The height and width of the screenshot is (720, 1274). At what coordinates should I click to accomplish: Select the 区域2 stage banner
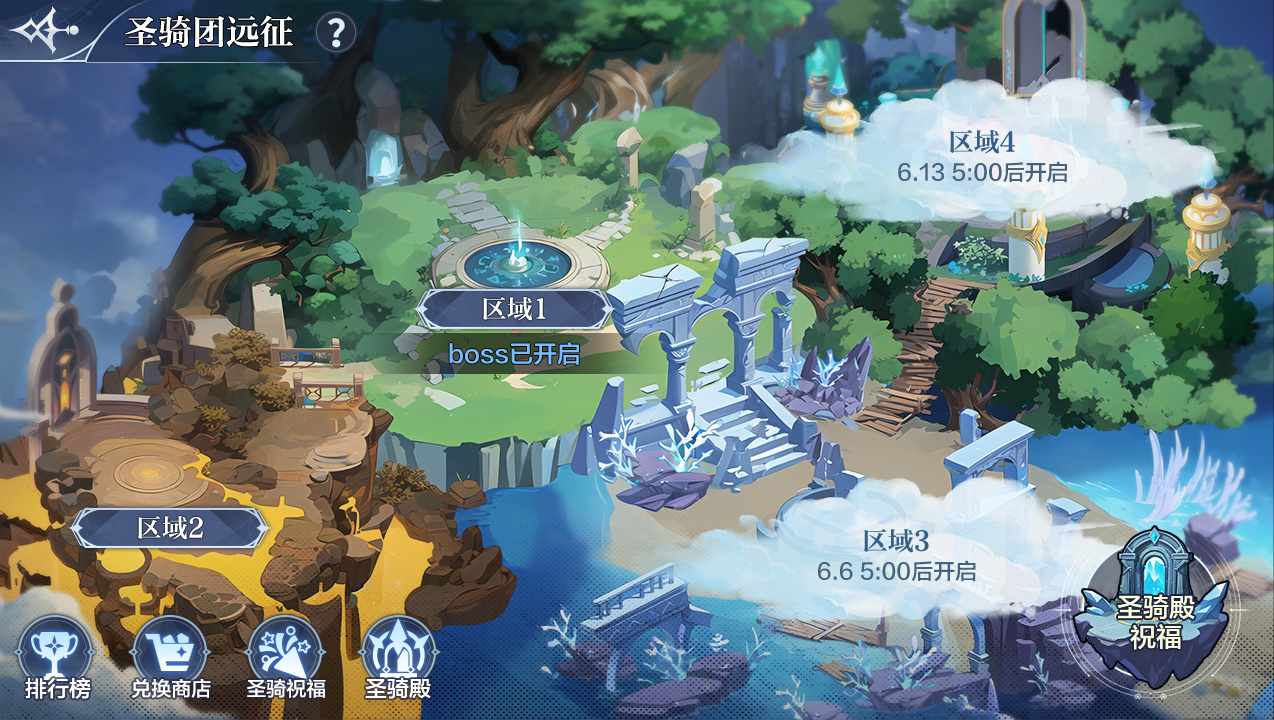pos(170,527)
